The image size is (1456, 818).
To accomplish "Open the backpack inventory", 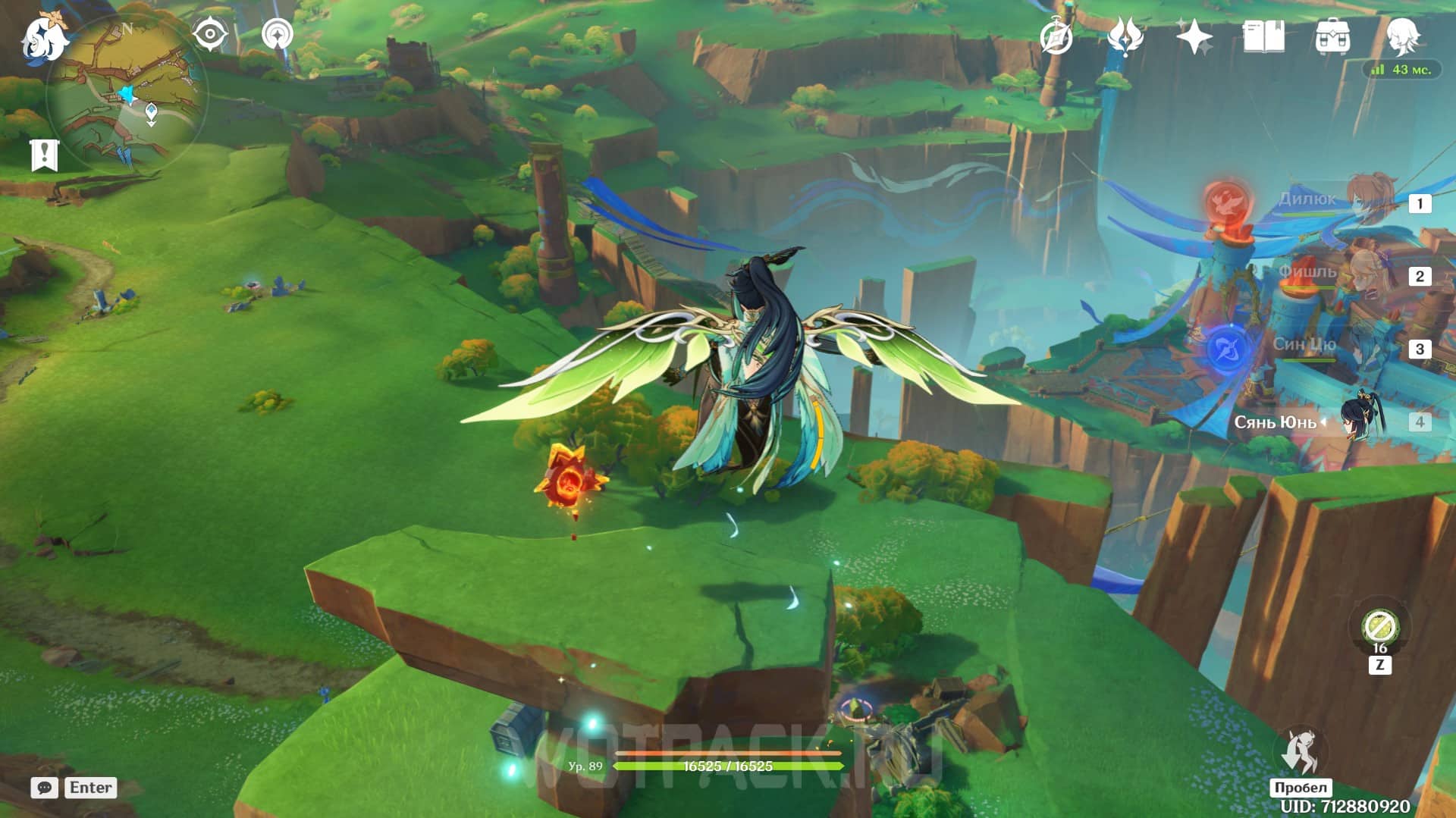I will 1332,36.
